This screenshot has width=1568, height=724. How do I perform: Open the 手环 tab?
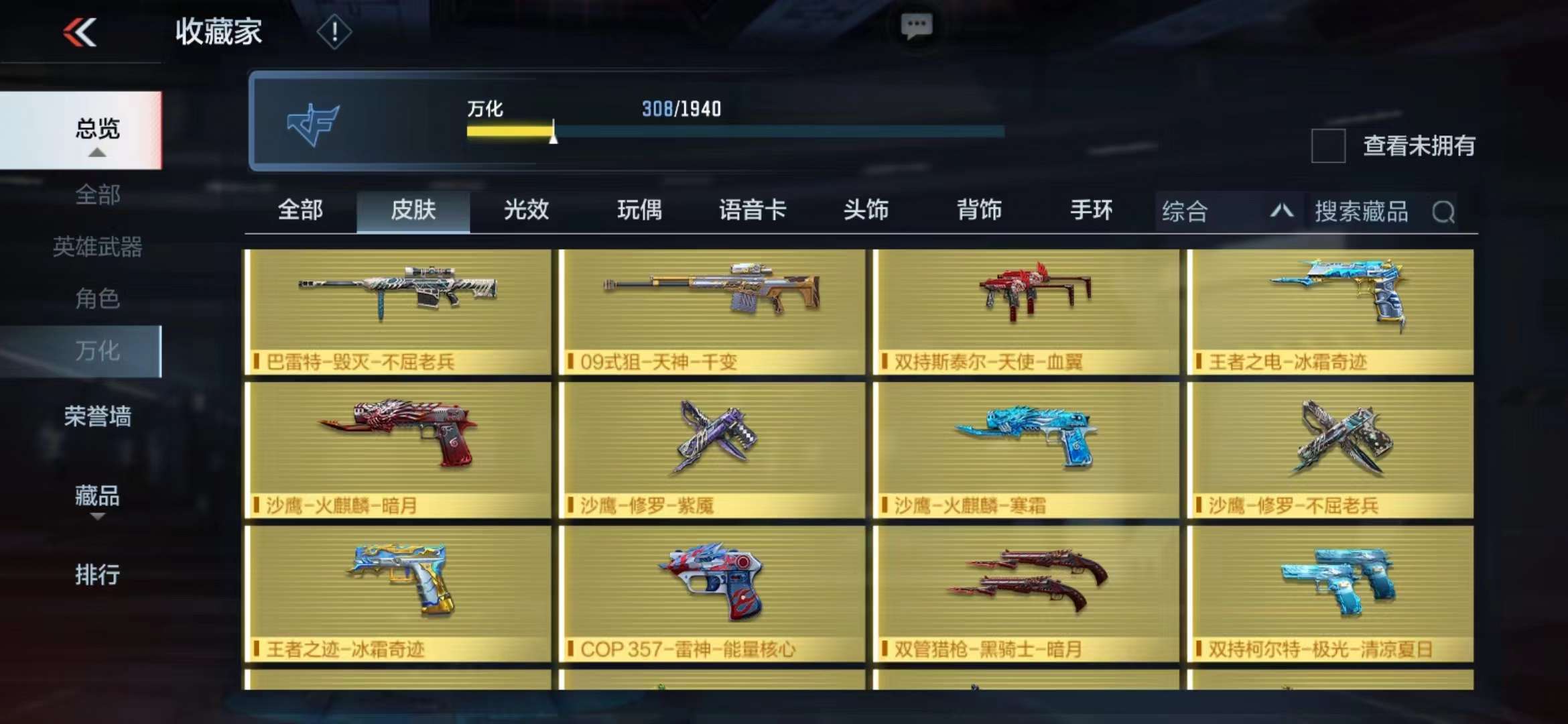coord(1092,210)
